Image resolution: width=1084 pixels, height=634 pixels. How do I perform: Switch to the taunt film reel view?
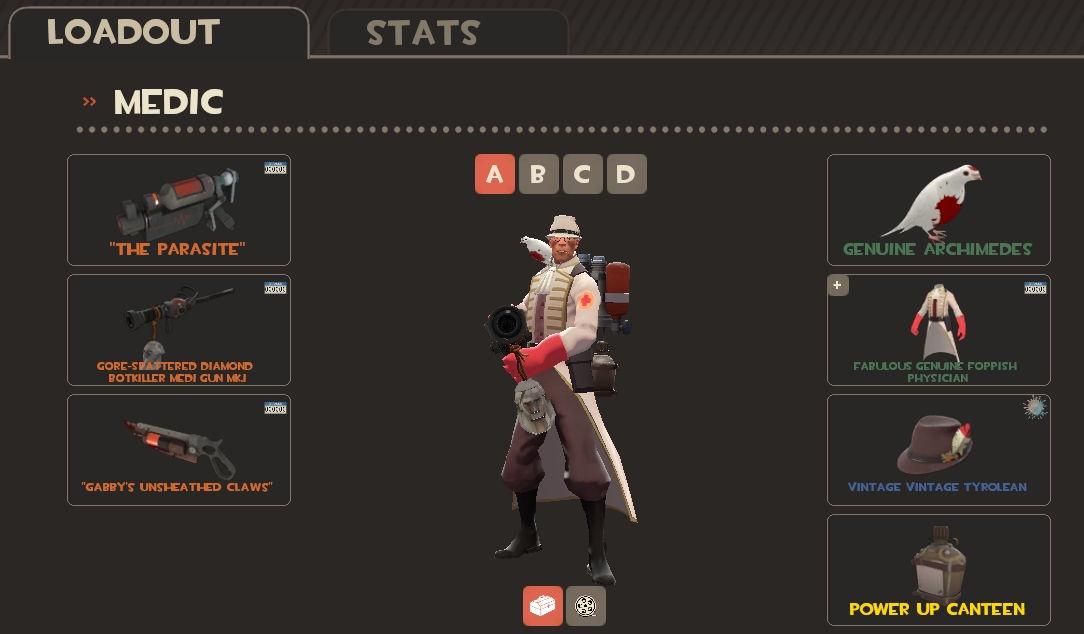586,606
